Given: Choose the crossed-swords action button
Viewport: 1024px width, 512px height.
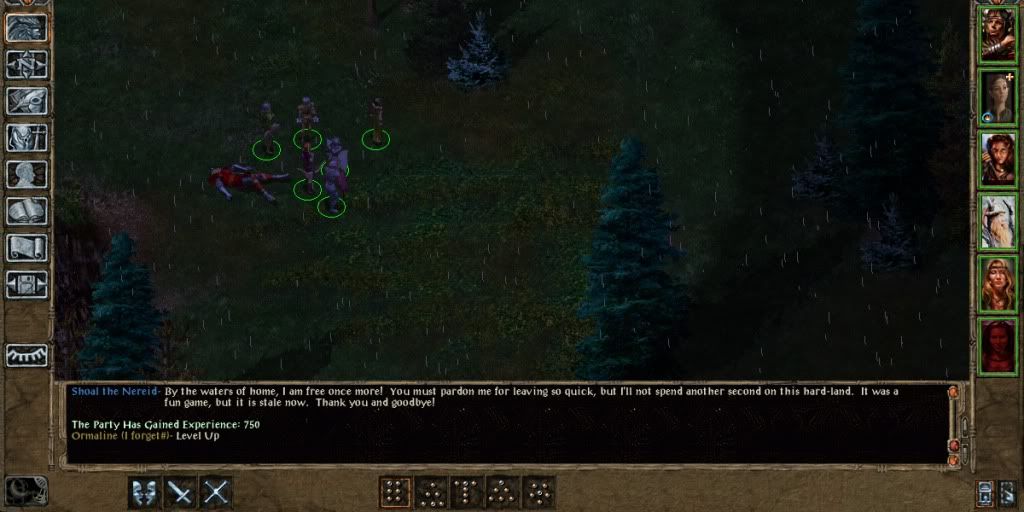Looking at the screenshot, I should [x=217, y=492].
